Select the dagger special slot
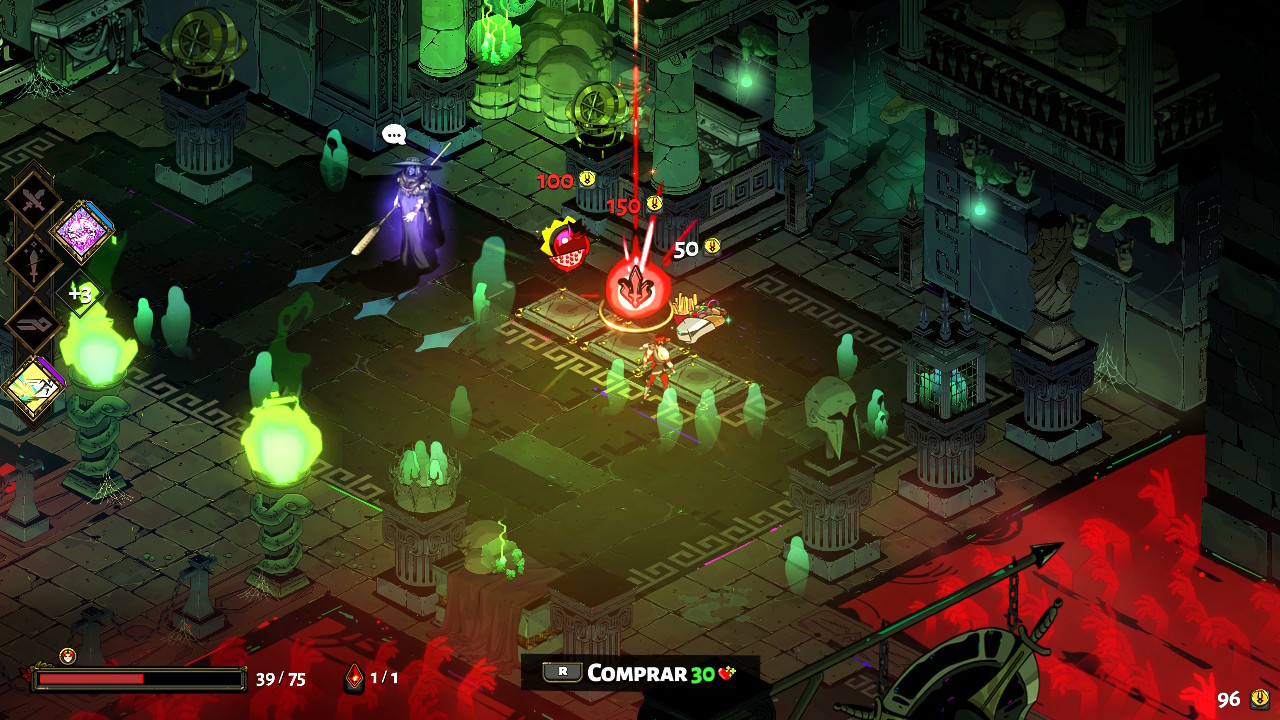 click(x=35, y=263)
